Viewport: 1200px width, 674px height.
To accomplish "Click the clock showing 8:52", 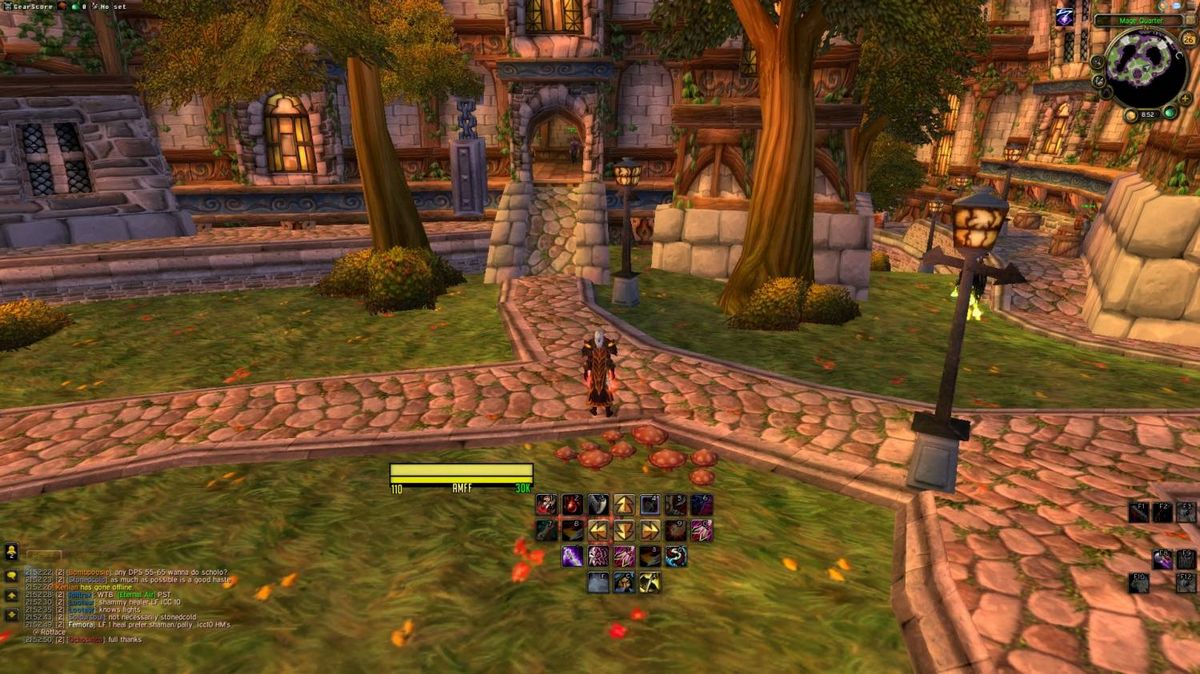I will 1148,115.
